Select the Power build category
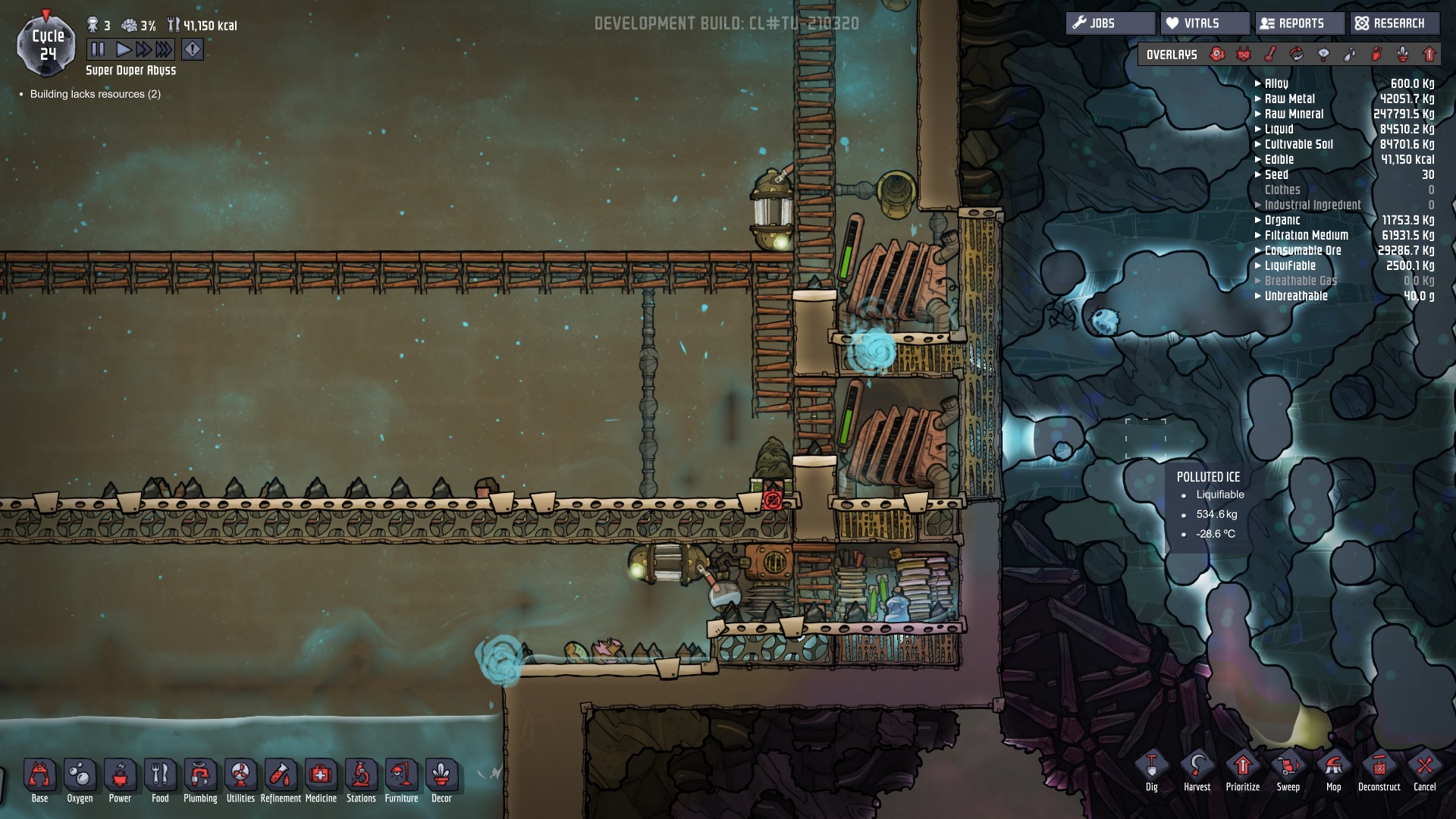 (120, 780)
